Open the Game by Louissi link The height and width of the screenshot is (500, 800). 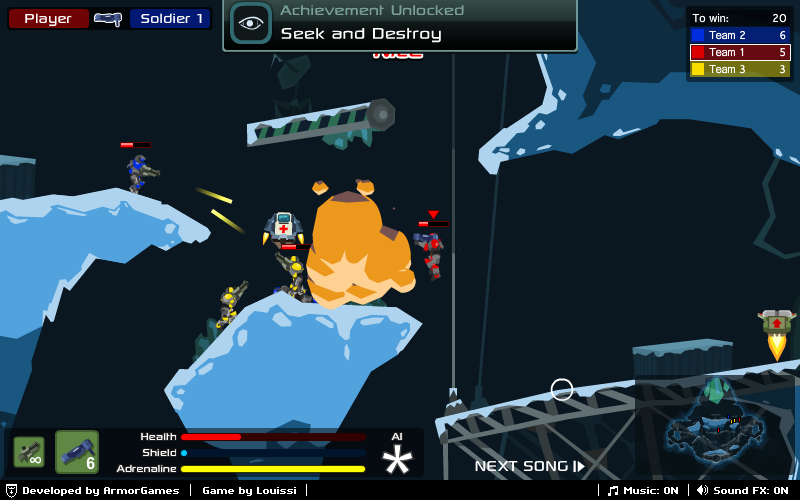click(x=250, y=490)
